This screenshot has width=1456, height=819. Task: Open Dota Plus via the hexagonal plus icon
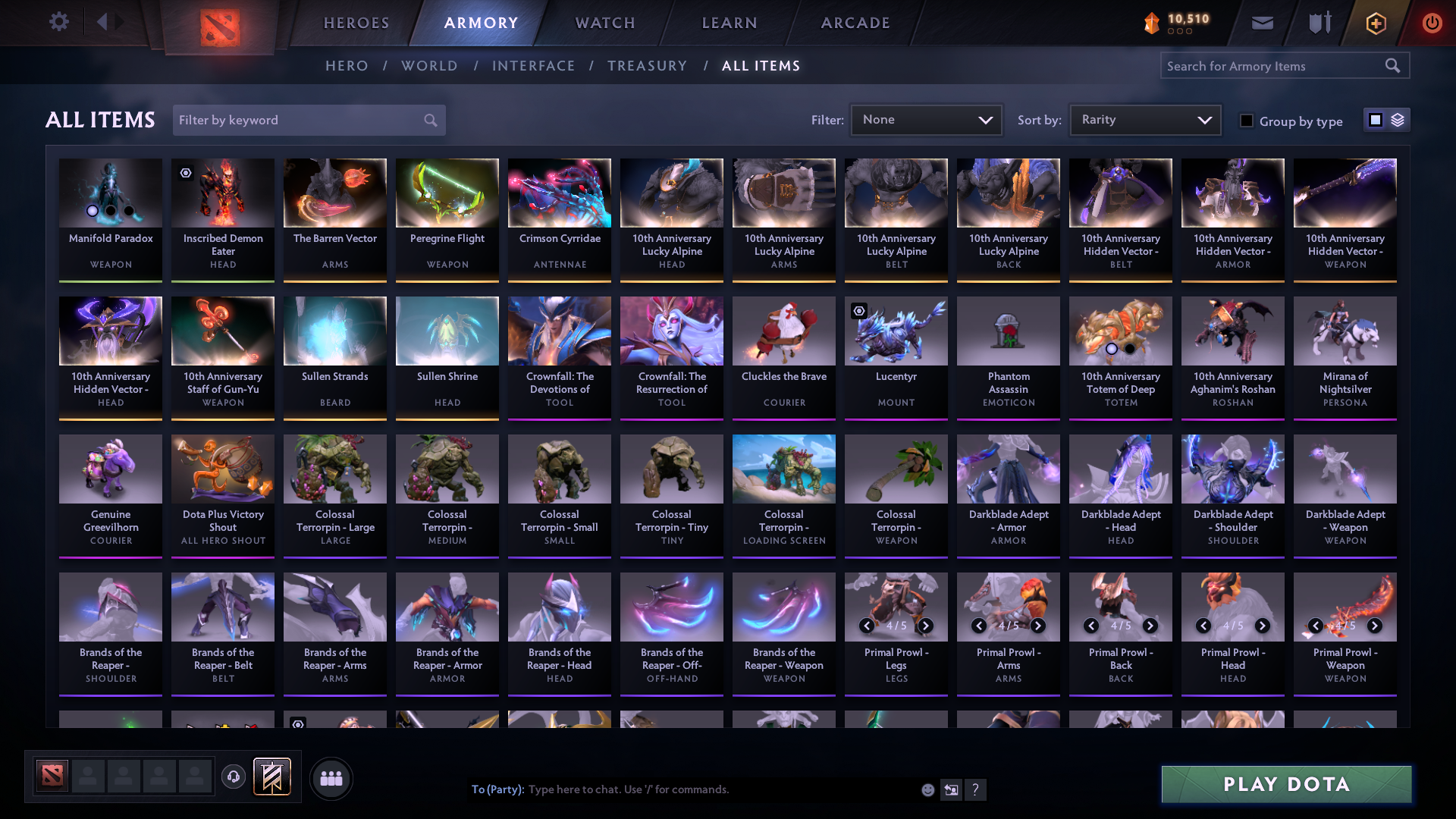(x=1376, y=23)
